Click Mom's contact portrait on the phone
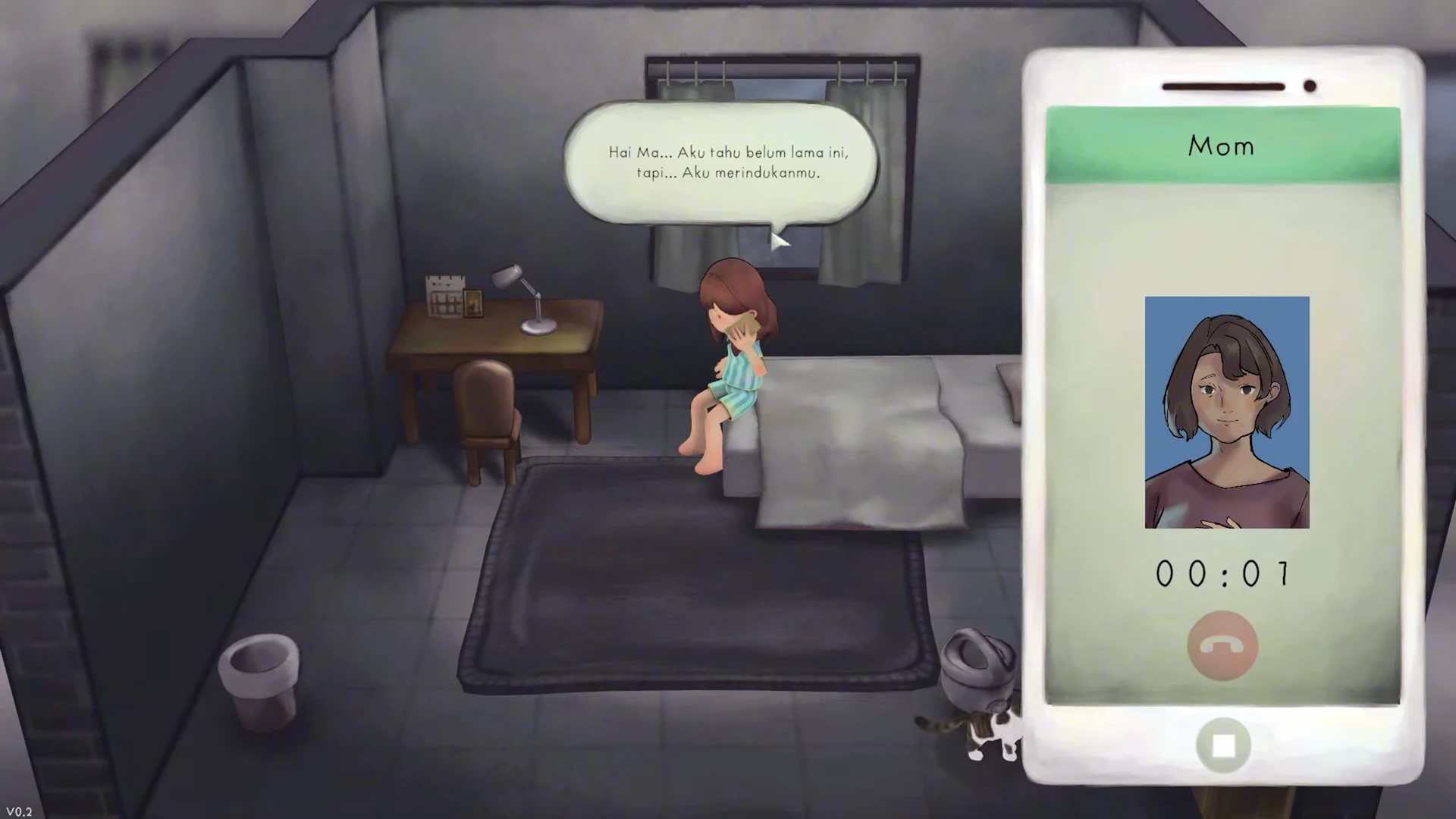The width and height of the screenshot is (1456, 819). (x=1226, y=412)
